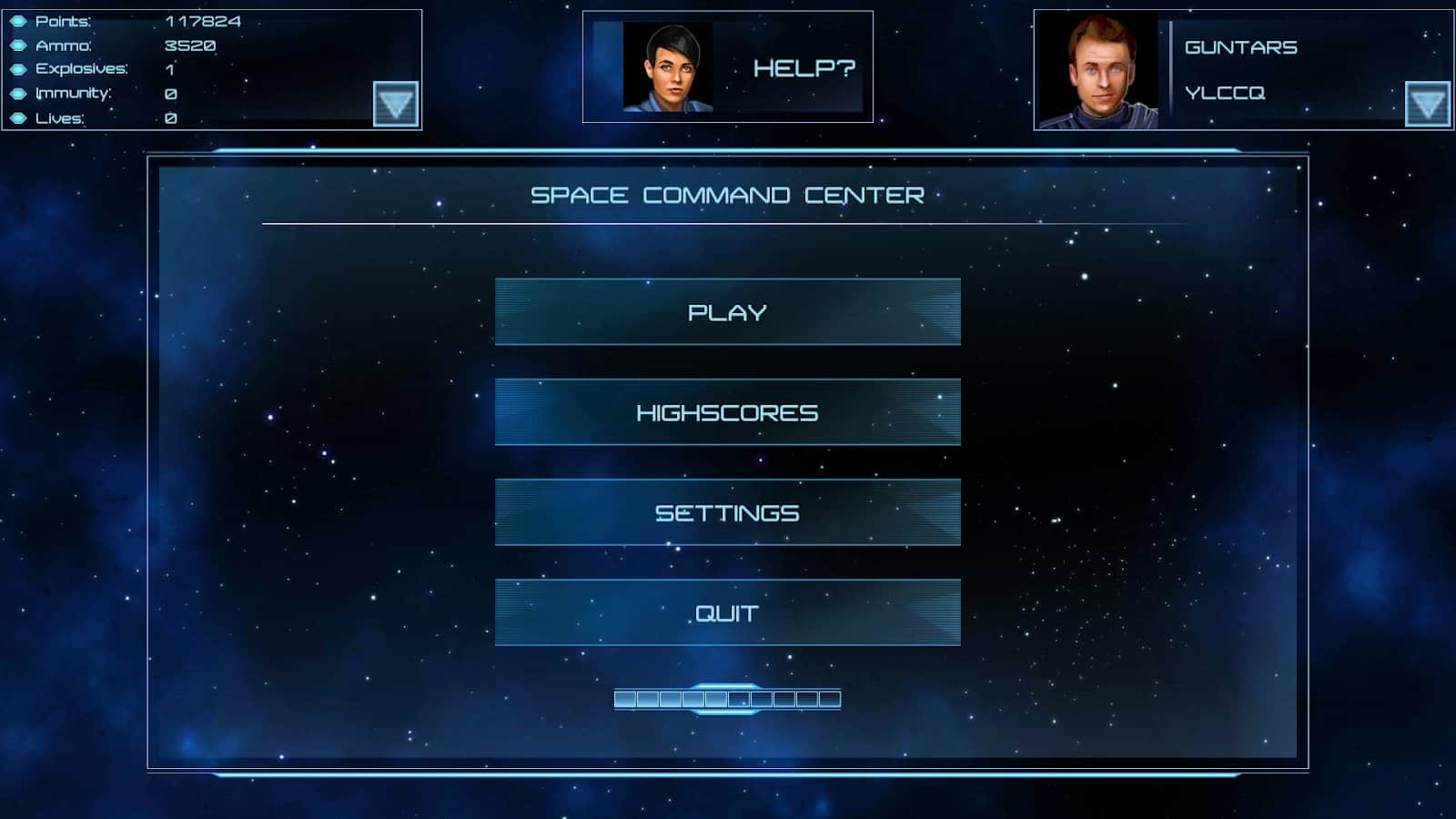Screen dimensions: 1456x819
Task: Select the Lives gem icon
Action: [x=18, y=119]
